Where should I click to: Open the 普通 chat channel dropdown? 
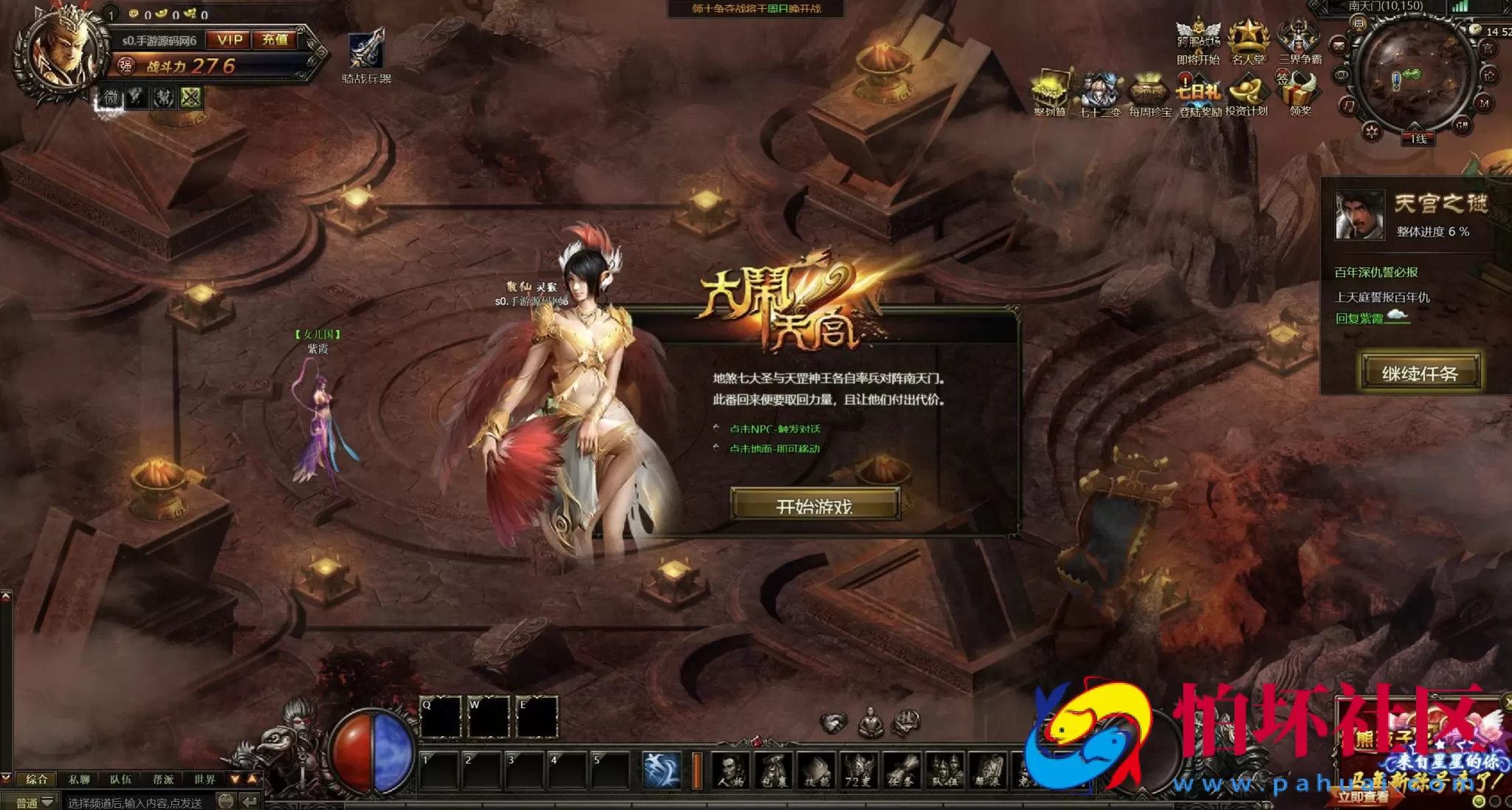click(x=34, y=802)
